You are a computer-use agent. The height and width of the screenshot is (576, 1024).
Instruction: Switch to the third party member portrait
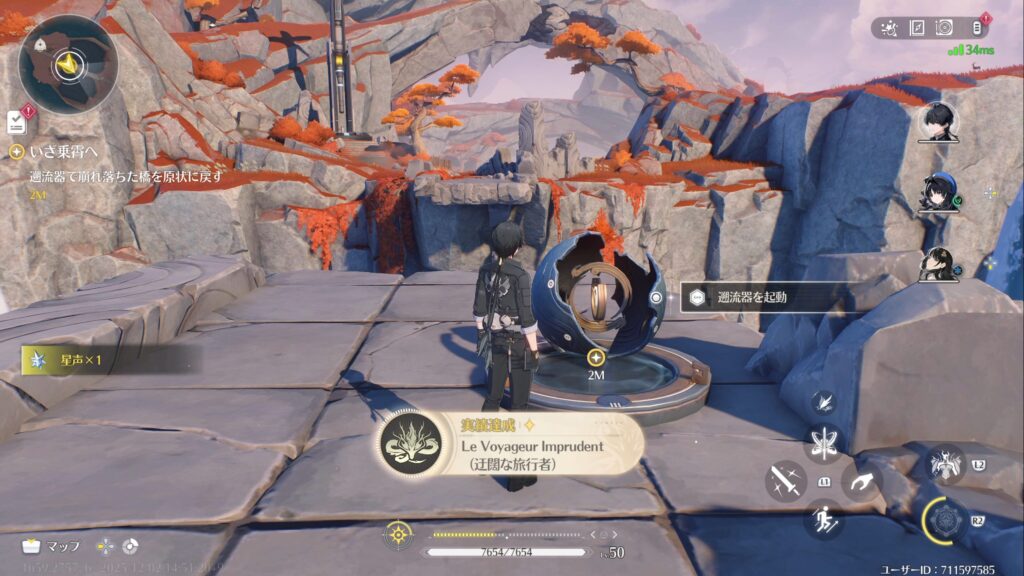(x=939, y=264)
